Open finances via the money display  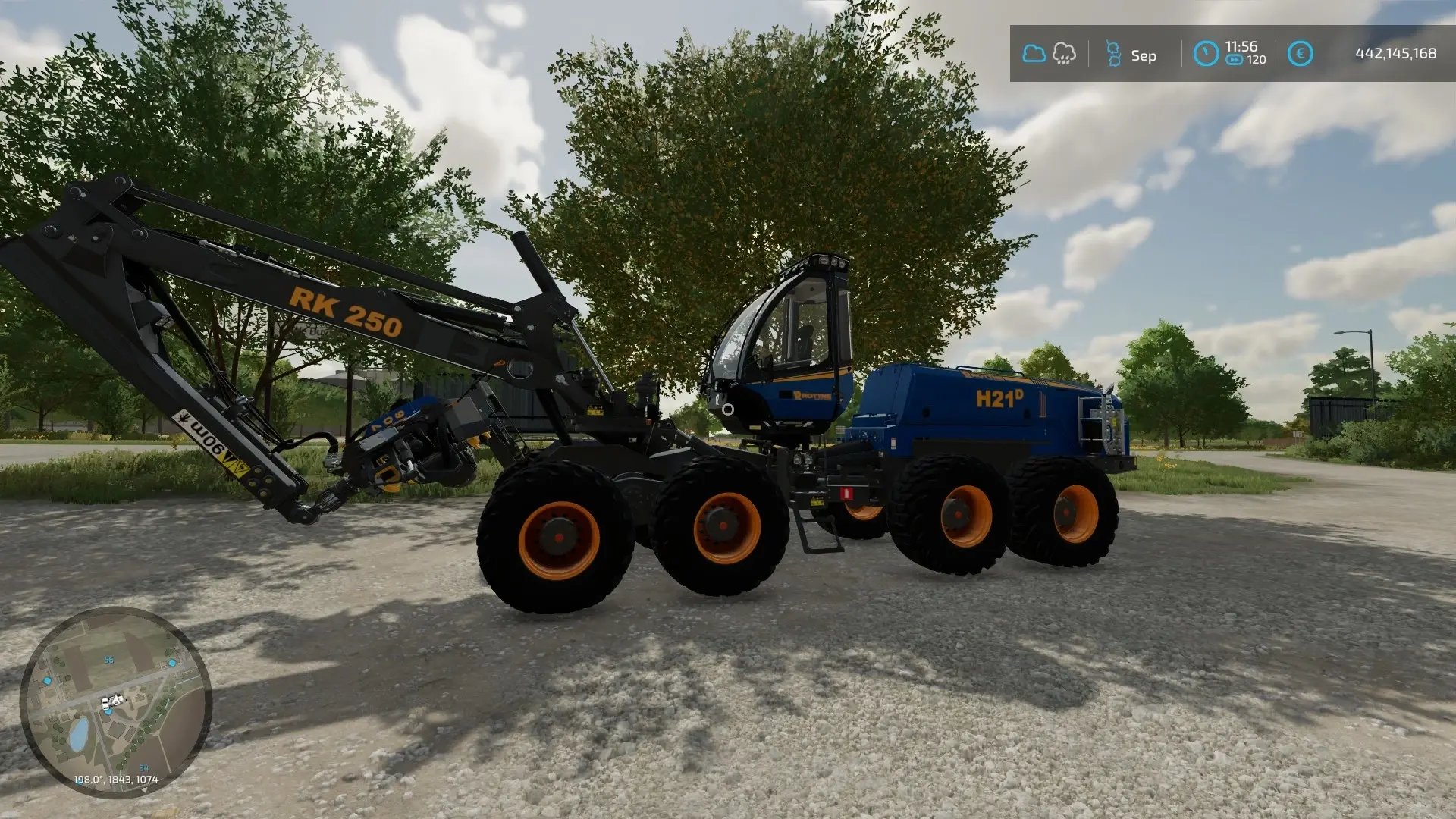click(1396, 52)
